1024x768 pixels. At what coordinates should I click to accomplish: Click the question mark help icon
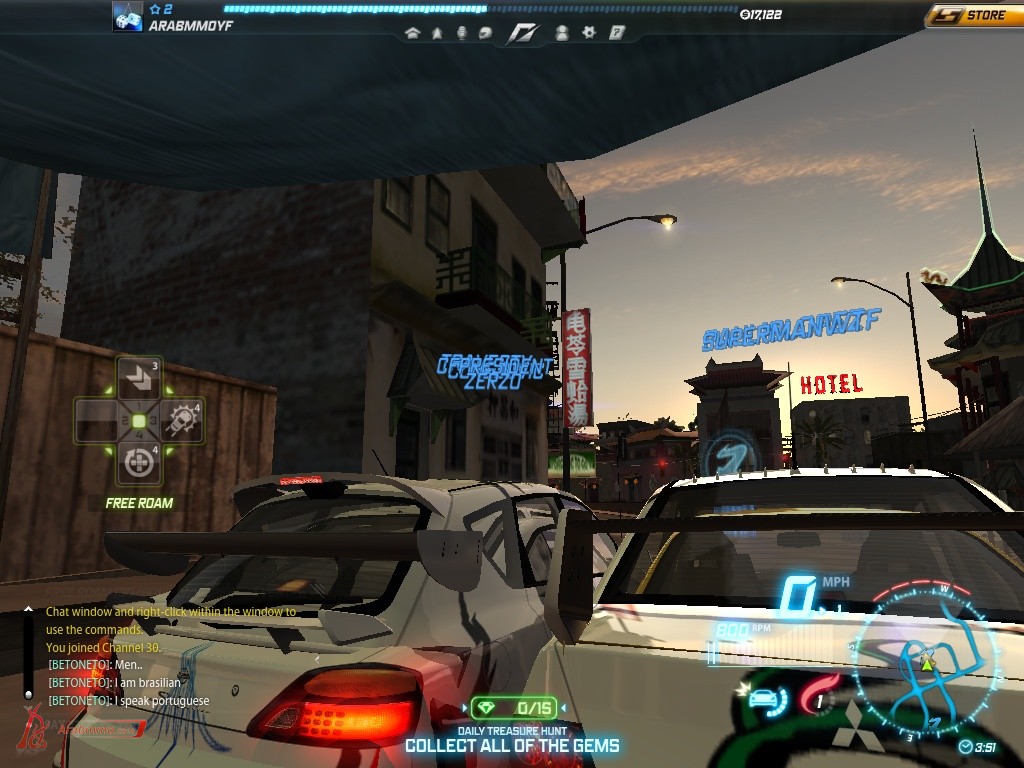tap(617, 33)
